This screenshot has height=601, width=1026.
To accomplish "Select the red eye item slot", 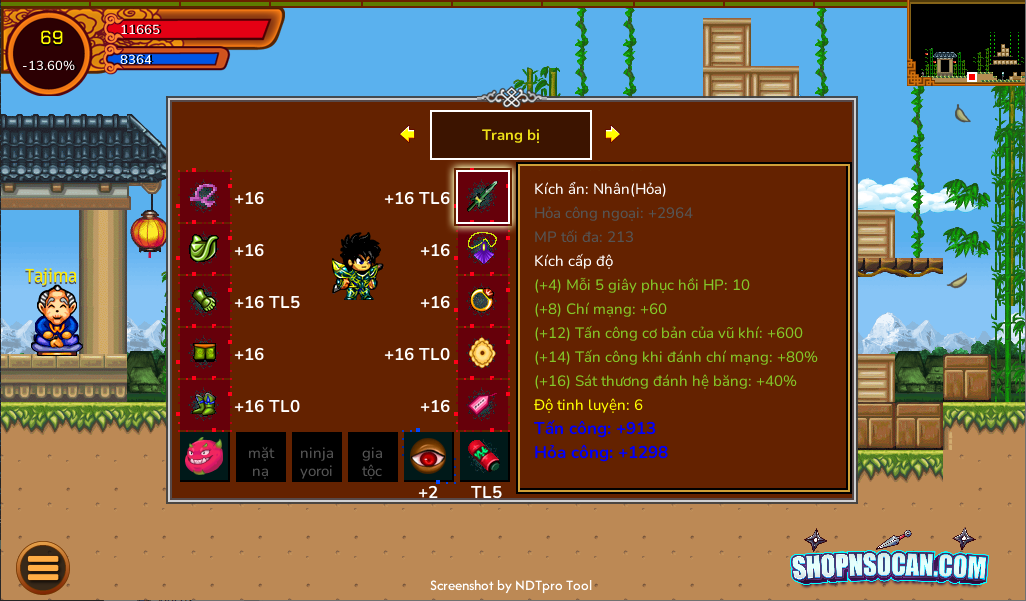I will click(x=428, y=457).
